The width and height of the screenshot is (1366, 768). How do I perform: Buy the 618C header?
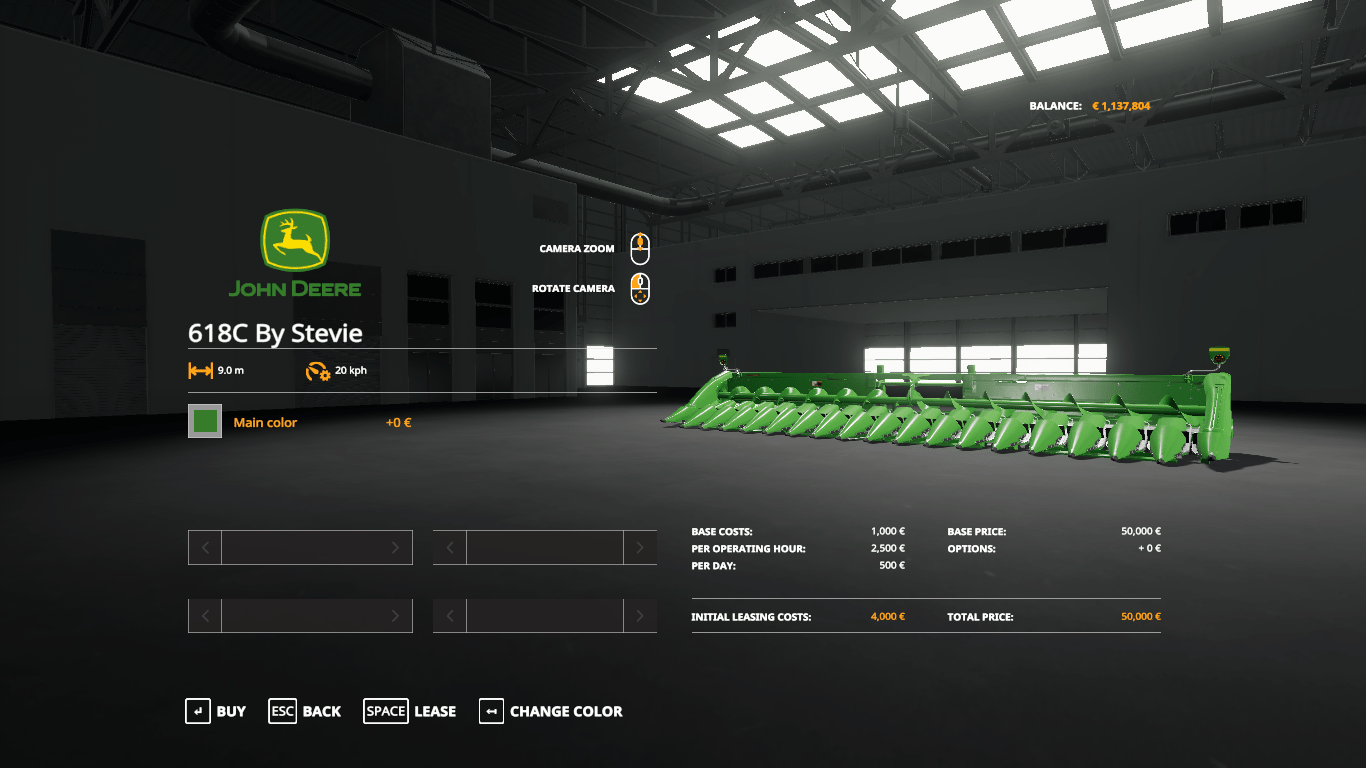[x=216, y=711]
